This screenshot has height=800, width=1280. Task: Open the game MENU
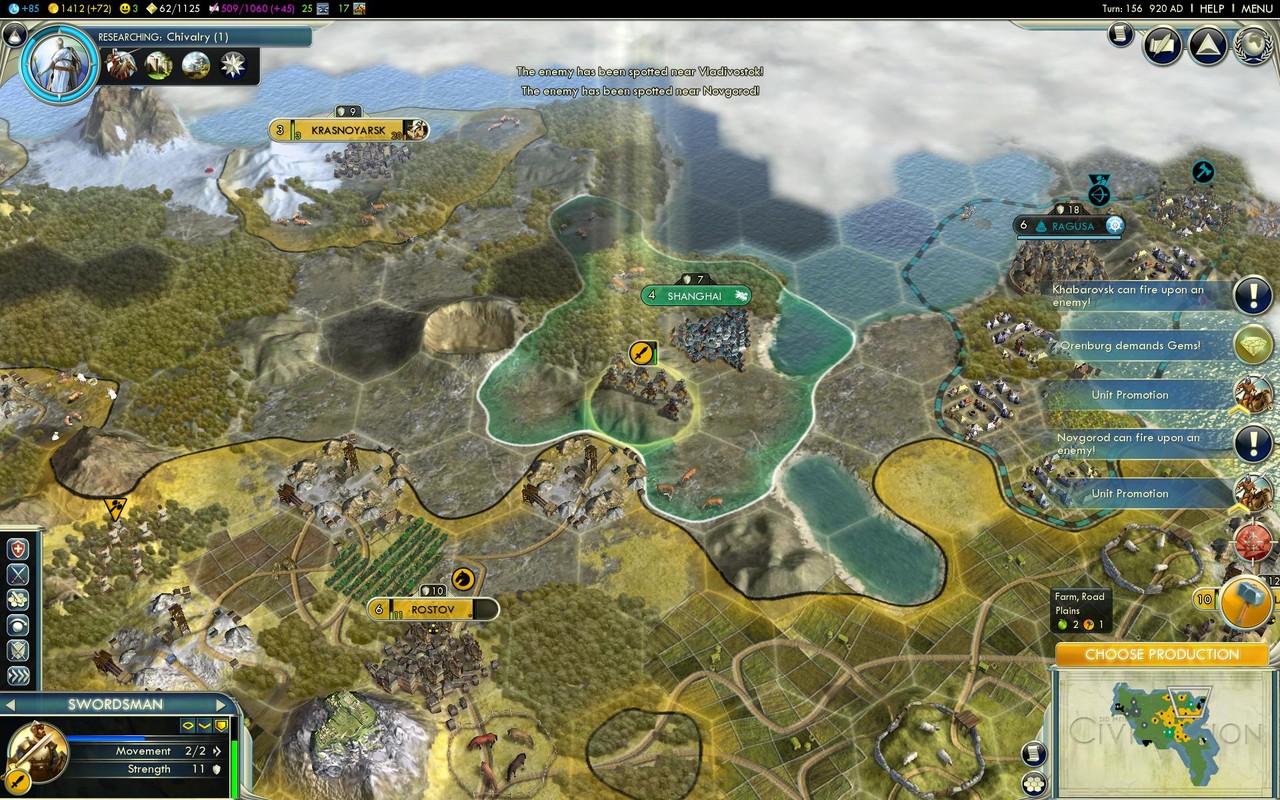coord(1257,8)
